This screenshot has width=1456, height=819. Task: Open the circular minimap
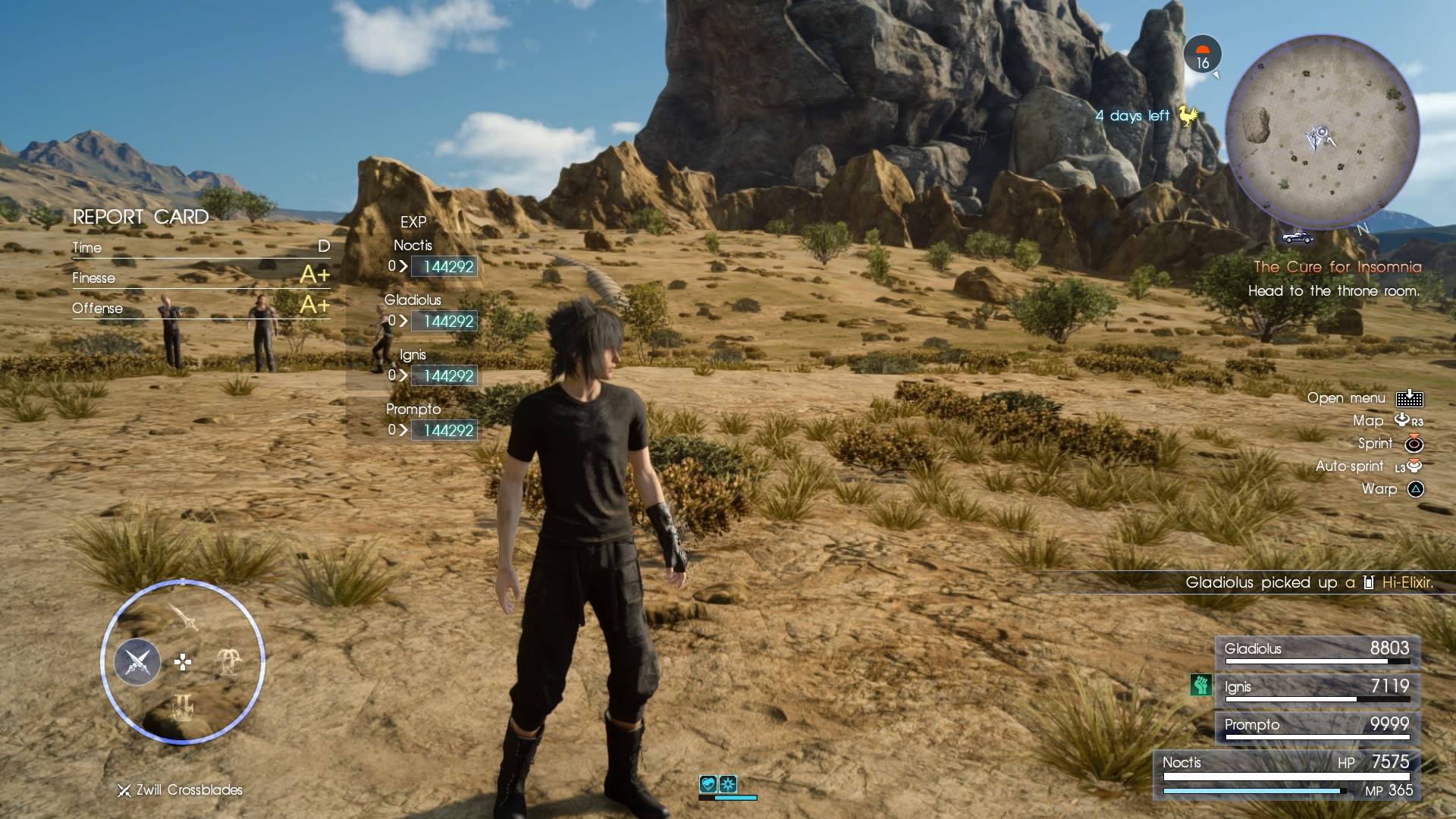(x=1322, y=133)
